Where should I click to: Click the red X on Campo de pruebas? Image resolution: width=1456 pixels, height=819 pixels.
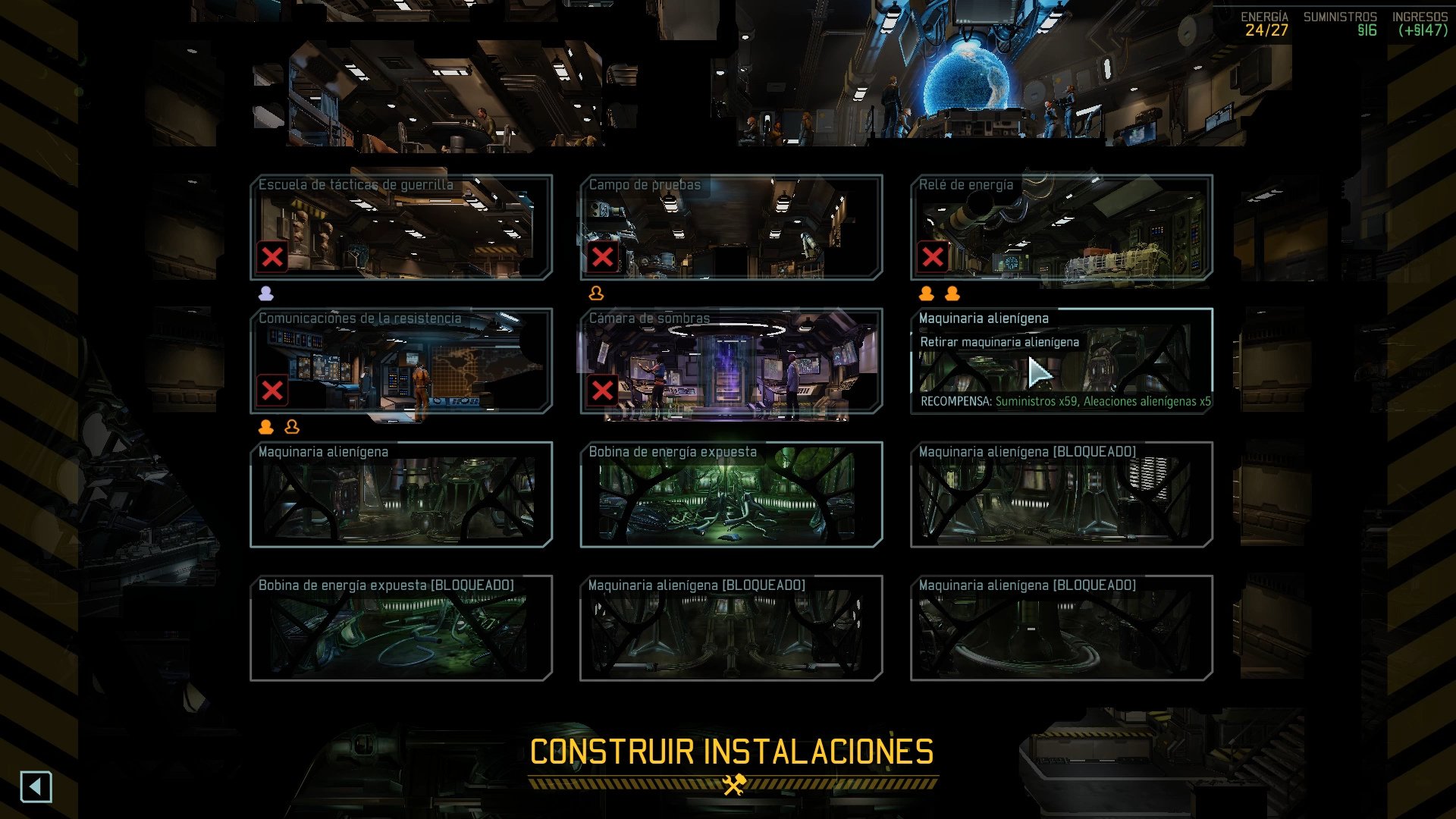tap(603, 257)
